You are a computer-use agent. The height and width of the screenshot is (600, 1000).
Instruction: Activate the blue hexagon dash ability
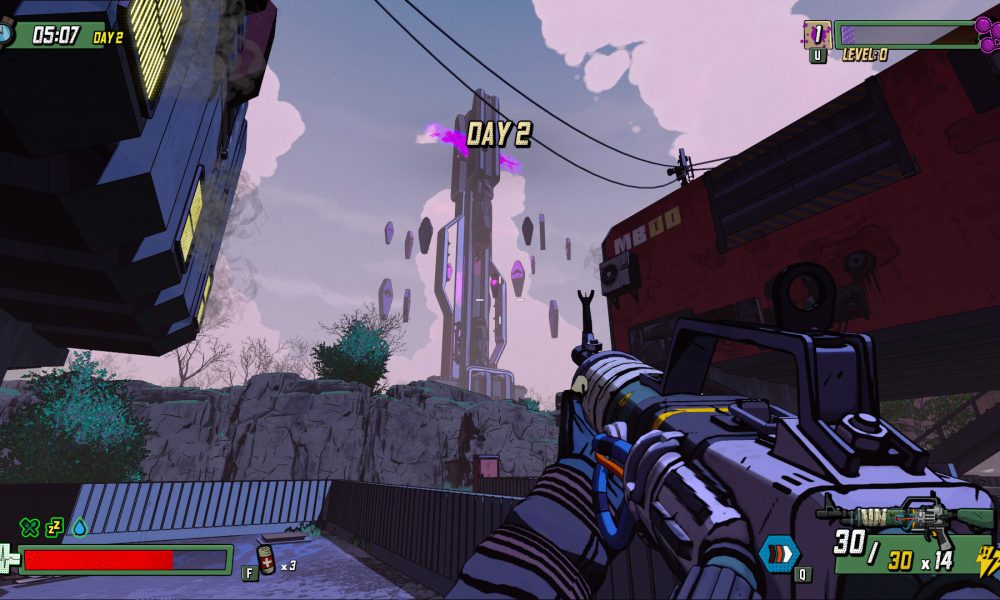778,553
